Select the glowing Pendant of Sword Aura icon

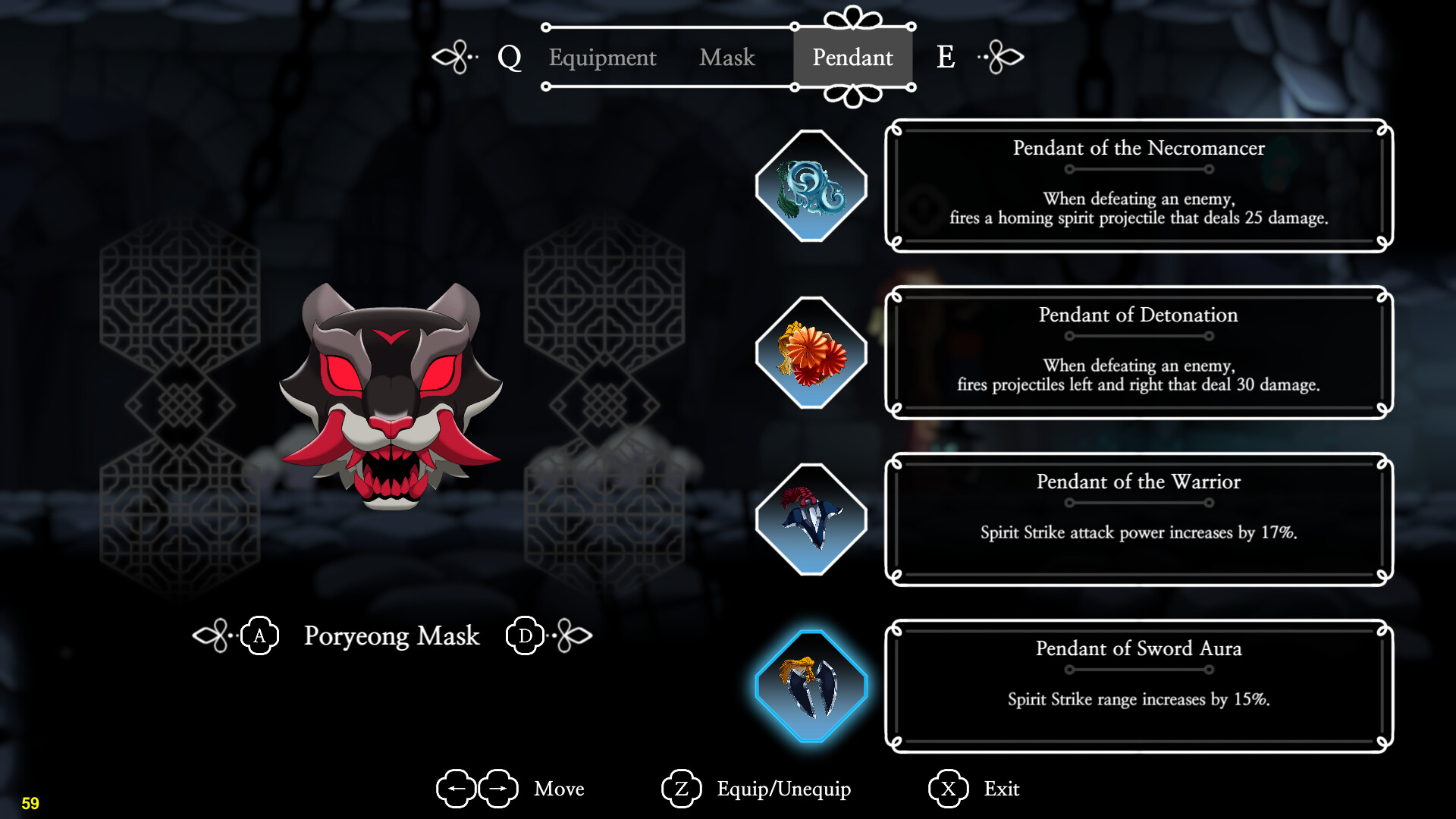[811, 684]
